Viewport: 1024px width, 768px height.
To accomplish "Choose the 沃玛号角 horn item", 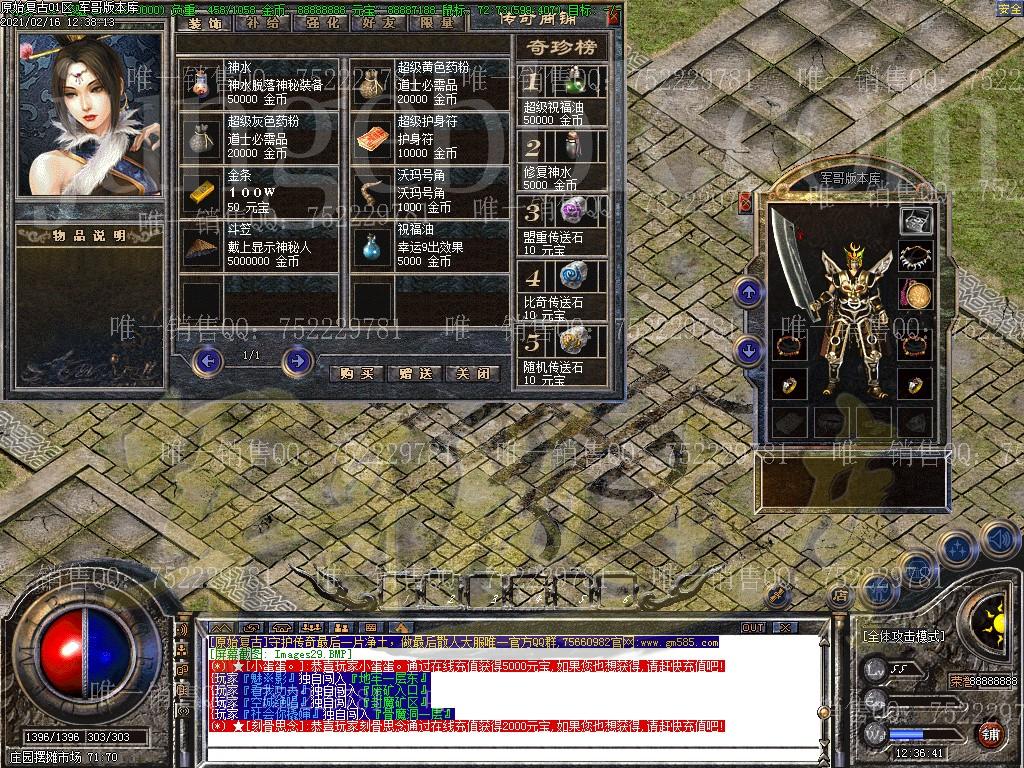I will (374, 191).
